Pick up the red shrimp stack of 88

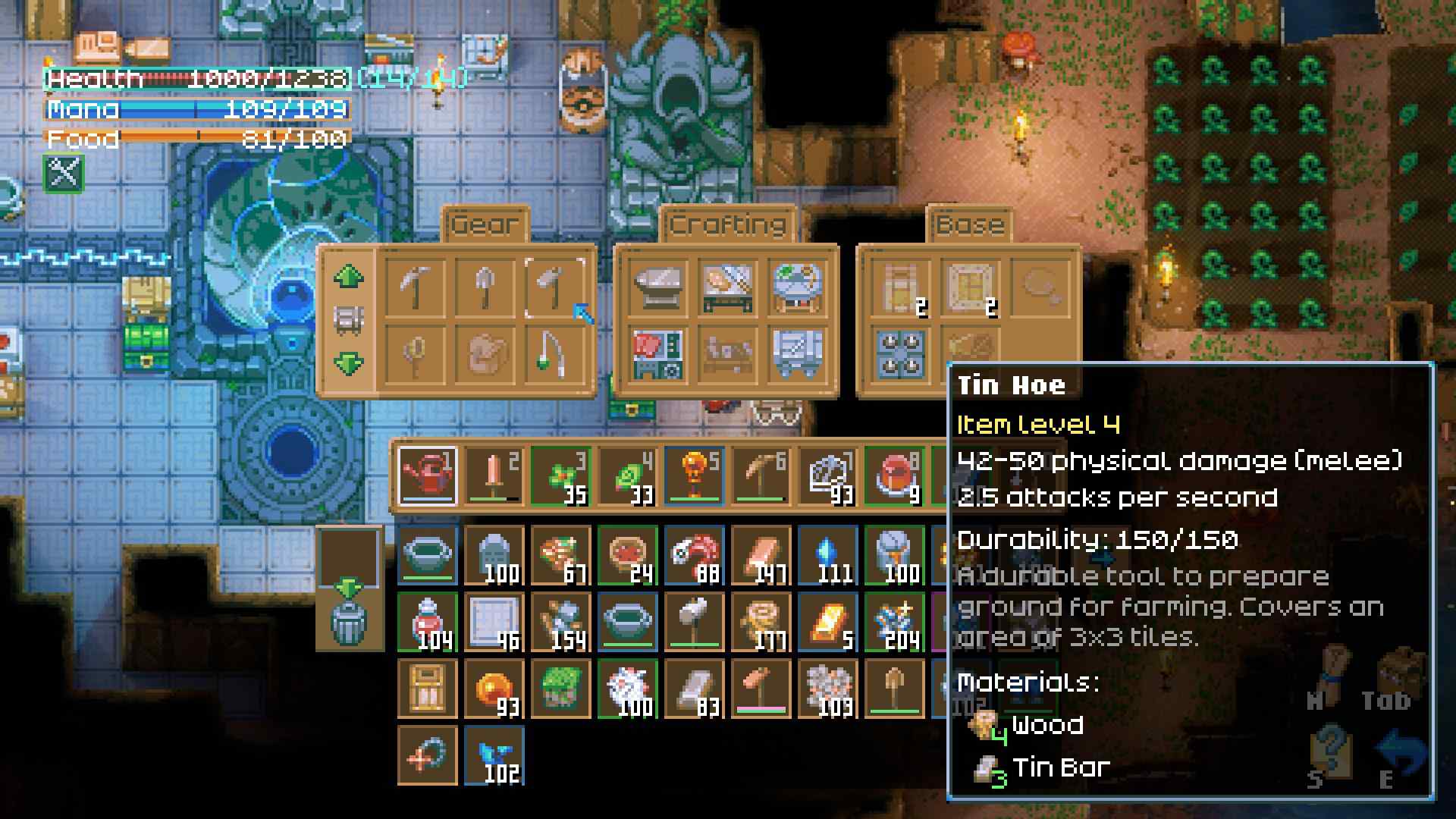click(695, 557)
